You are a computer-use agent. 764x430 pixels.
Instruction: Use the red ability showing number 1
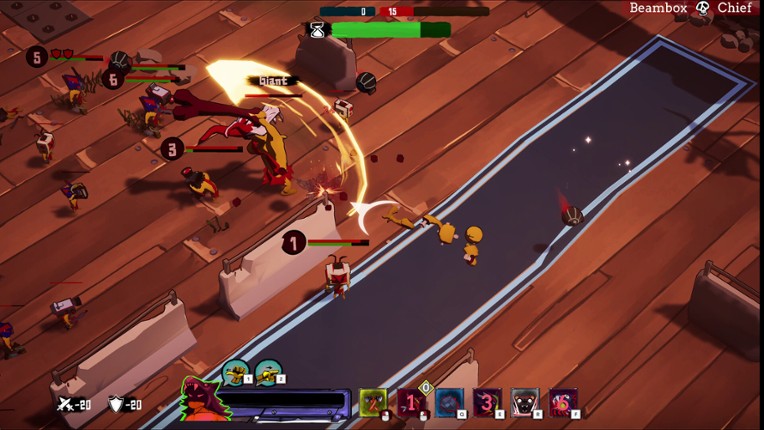click(412, 402)
